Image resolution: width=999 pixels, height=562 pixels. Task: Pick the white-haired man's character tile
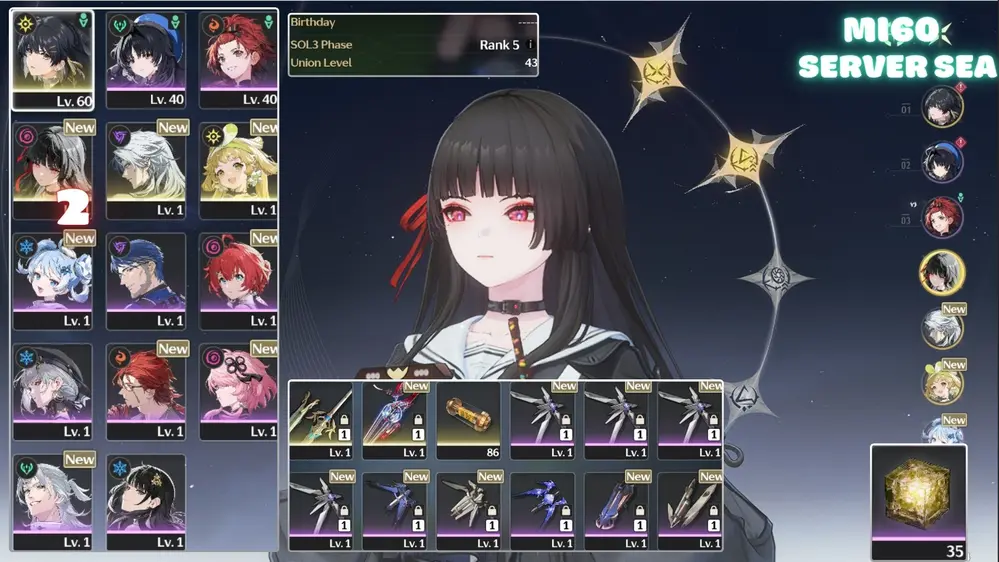146,168
